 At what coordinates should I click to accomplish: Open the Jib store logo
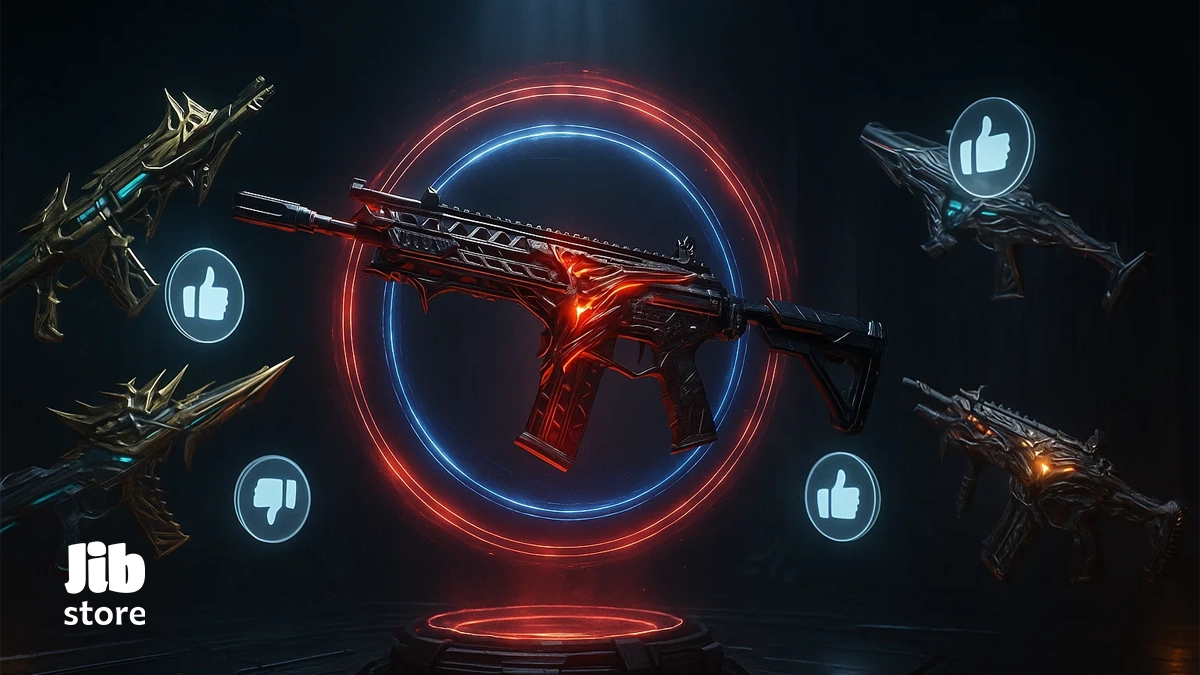tap(105, 584)
